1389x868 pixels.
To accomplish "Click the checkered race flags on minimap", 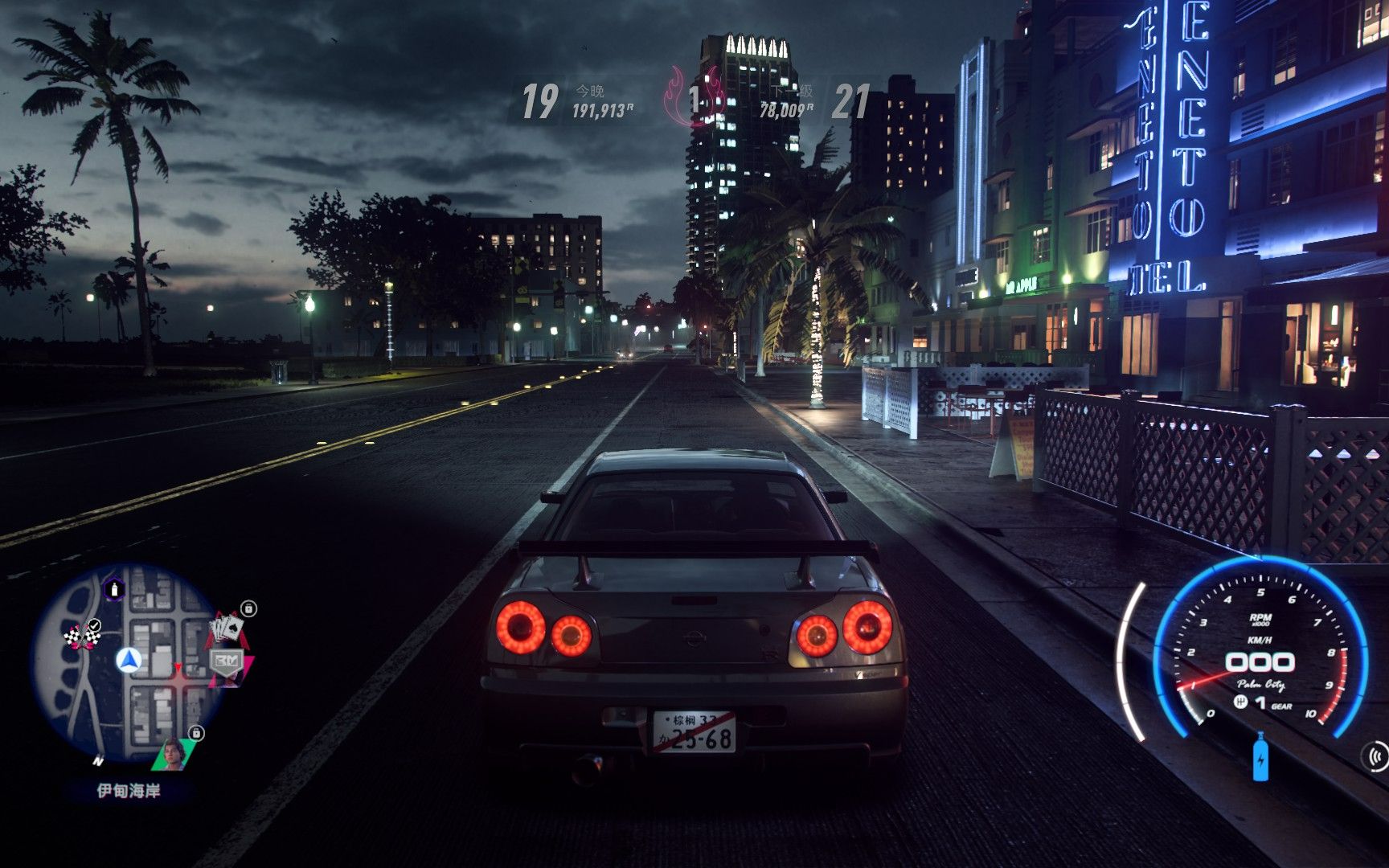I will (80, 637).
